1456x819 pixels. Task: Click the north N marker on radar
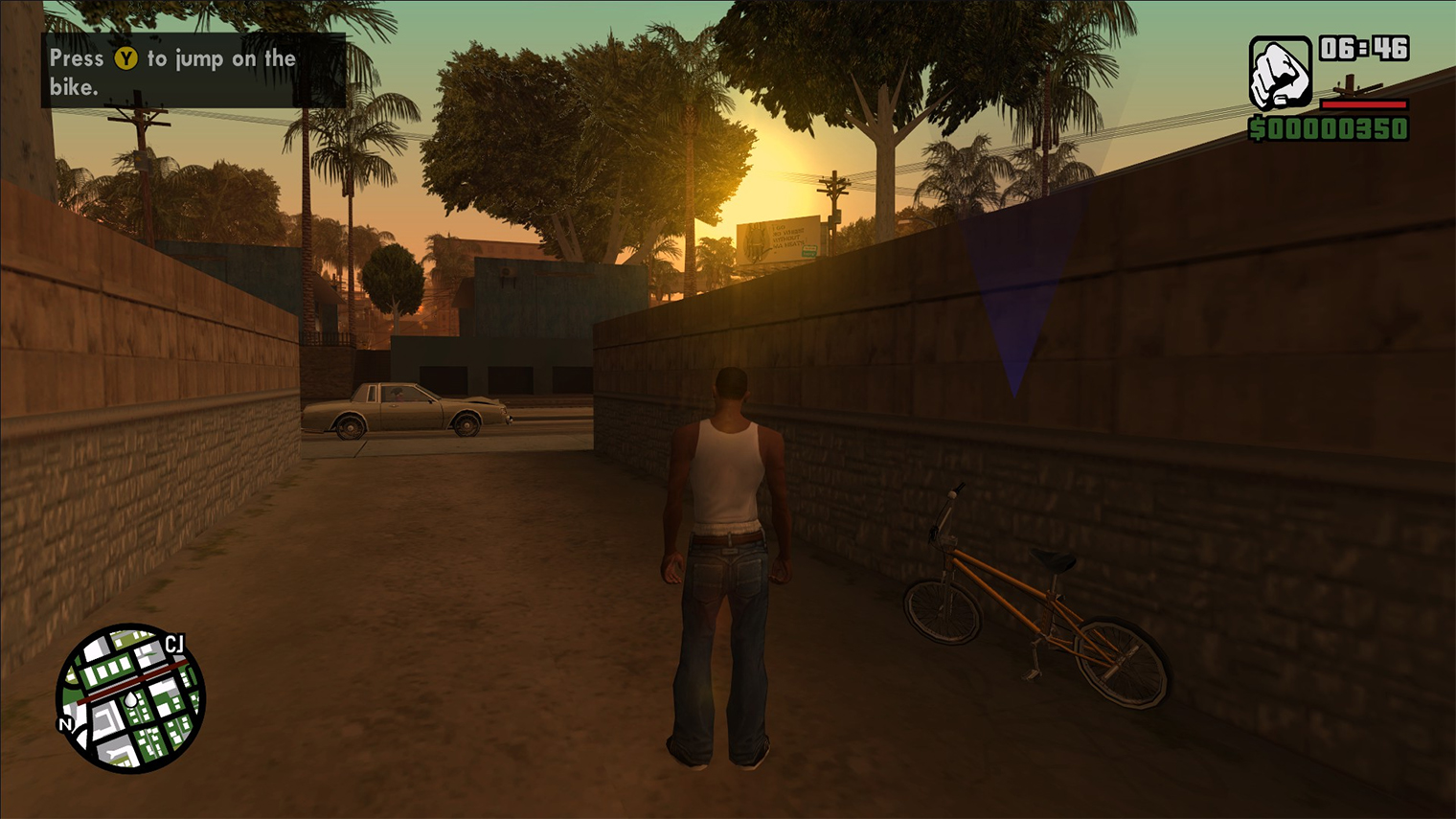coord(66,724)
